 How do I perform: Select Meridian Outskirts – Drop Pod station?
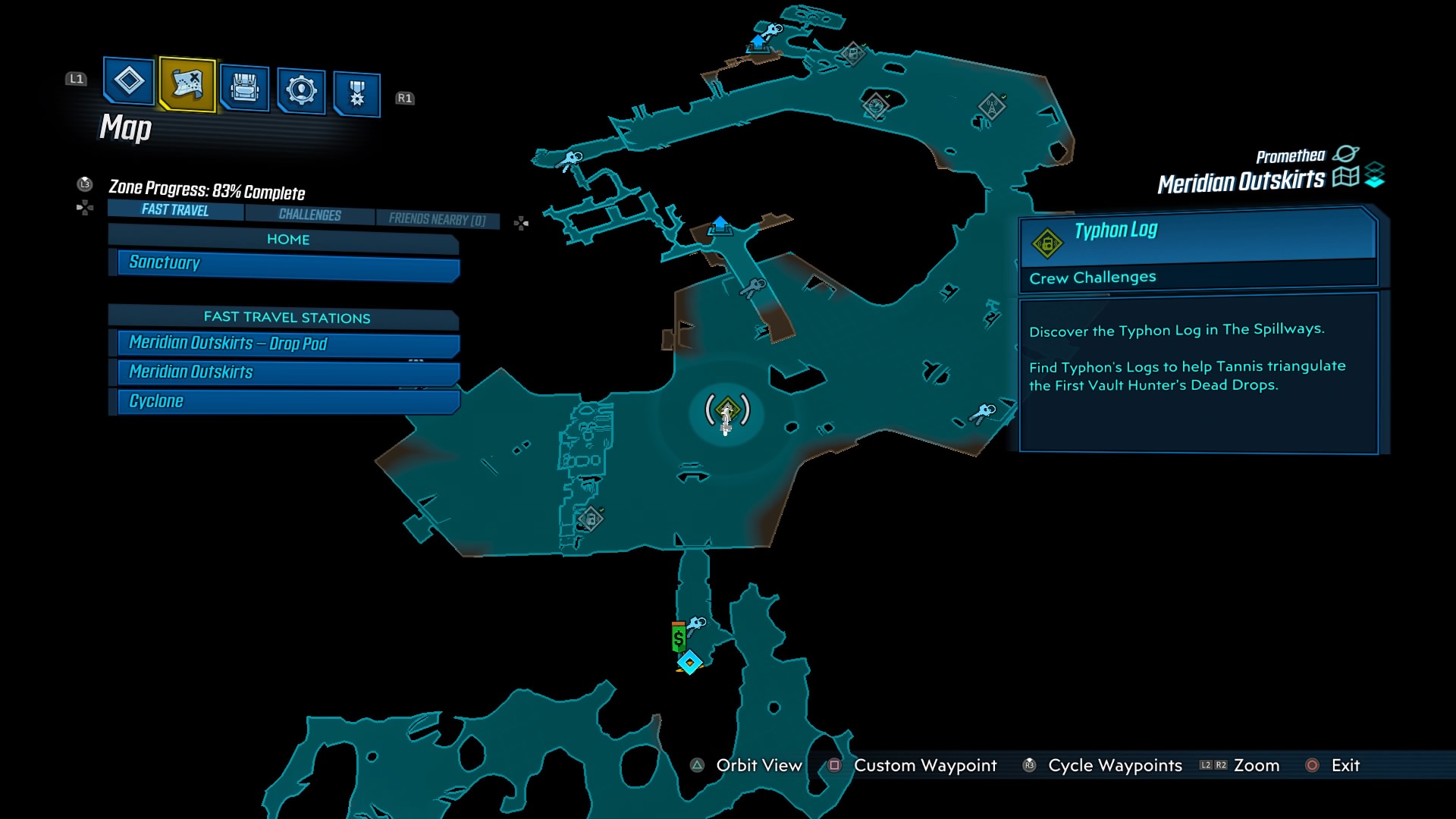coord(284,344)
